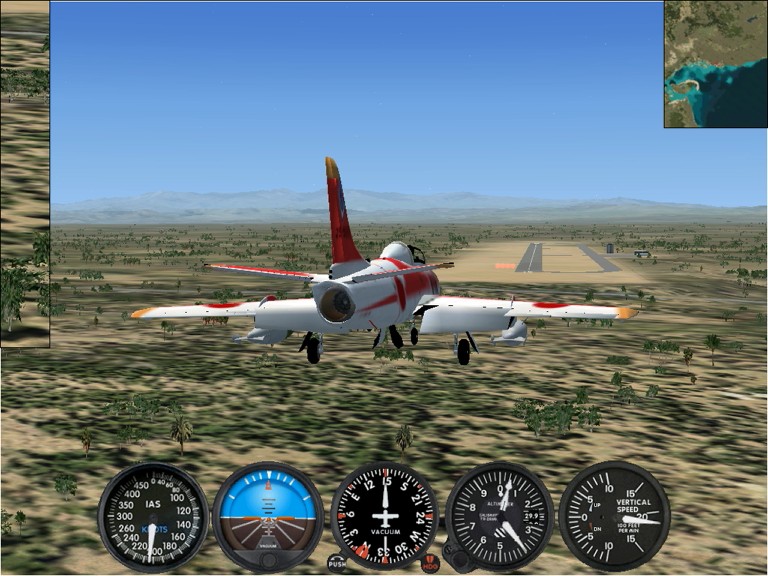The width and height of the screenshot is (768, 576).
Task: Click the attitude indicator adjustment knob
Action: (267, 559)
